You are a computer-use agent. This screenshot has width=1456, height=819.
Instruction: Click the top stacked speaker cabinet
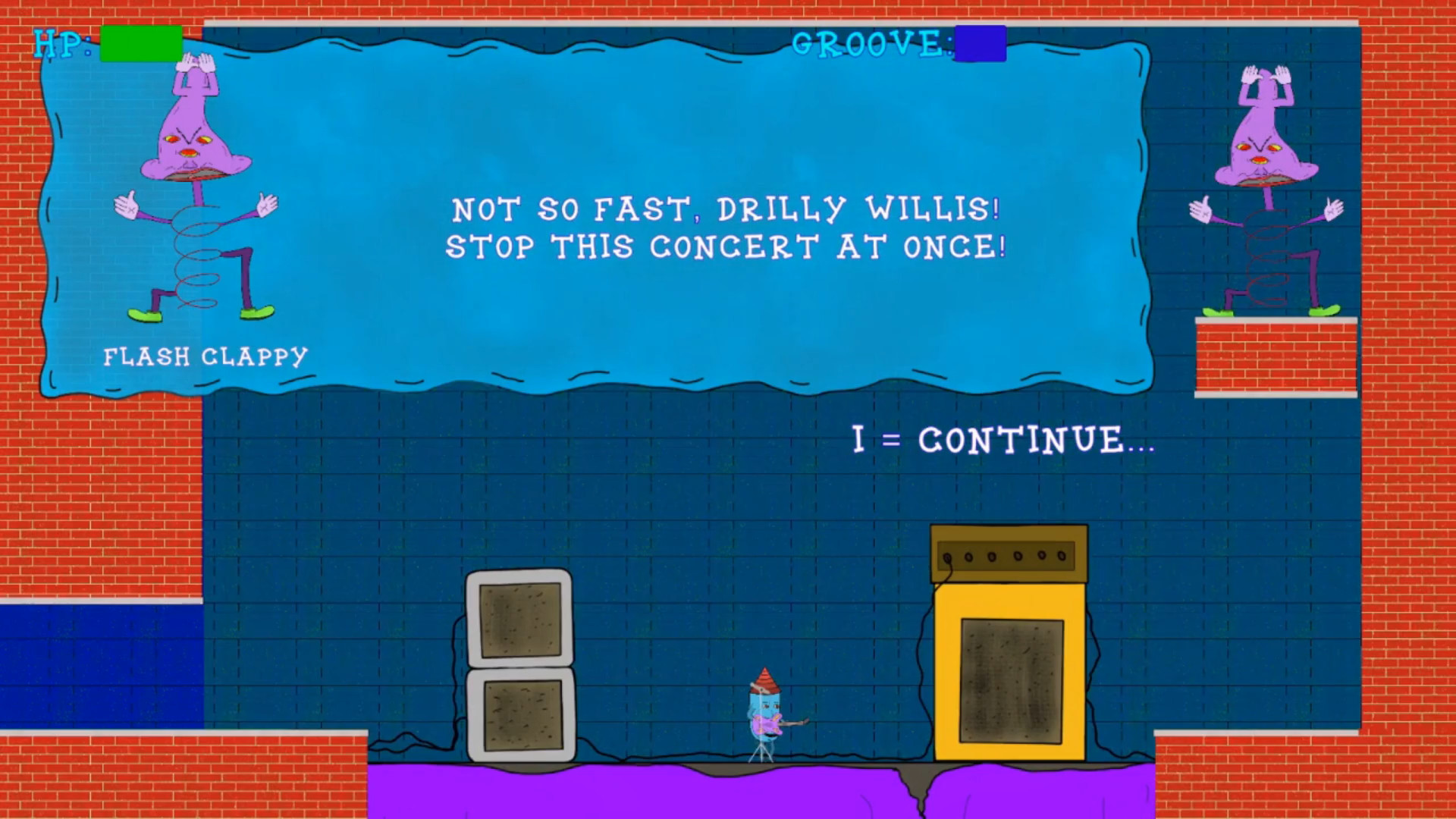point(519,622)
